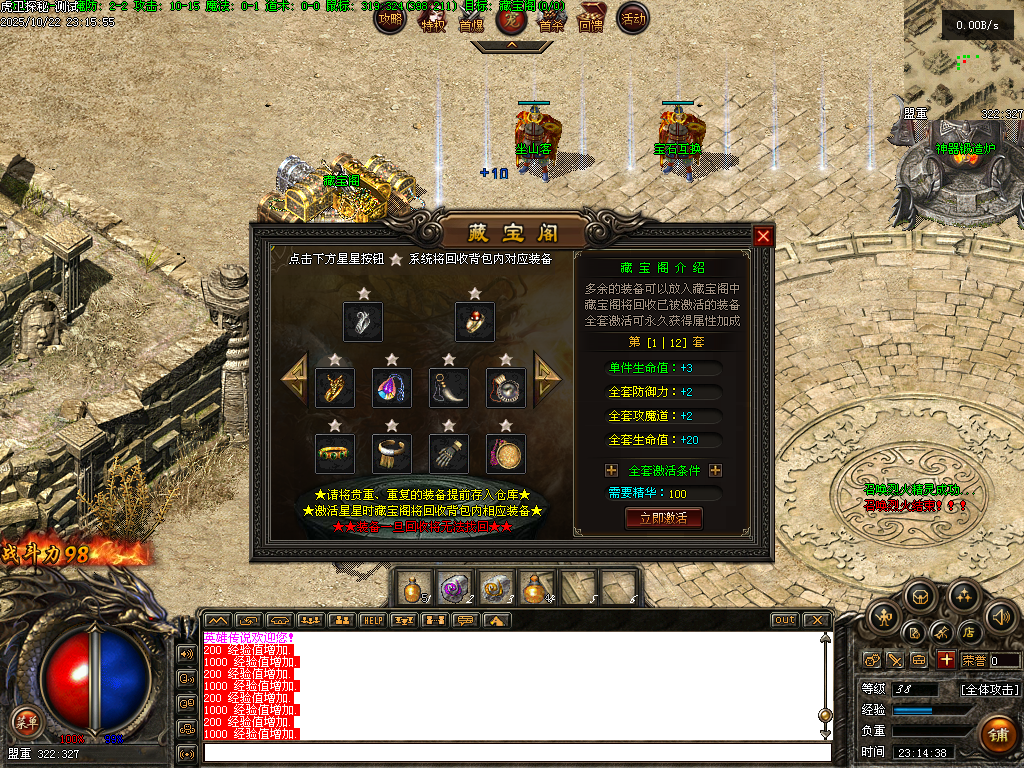
Task: Click the 立即激活 activate now button
Action: pyautogui.click(x=663, y=518)
